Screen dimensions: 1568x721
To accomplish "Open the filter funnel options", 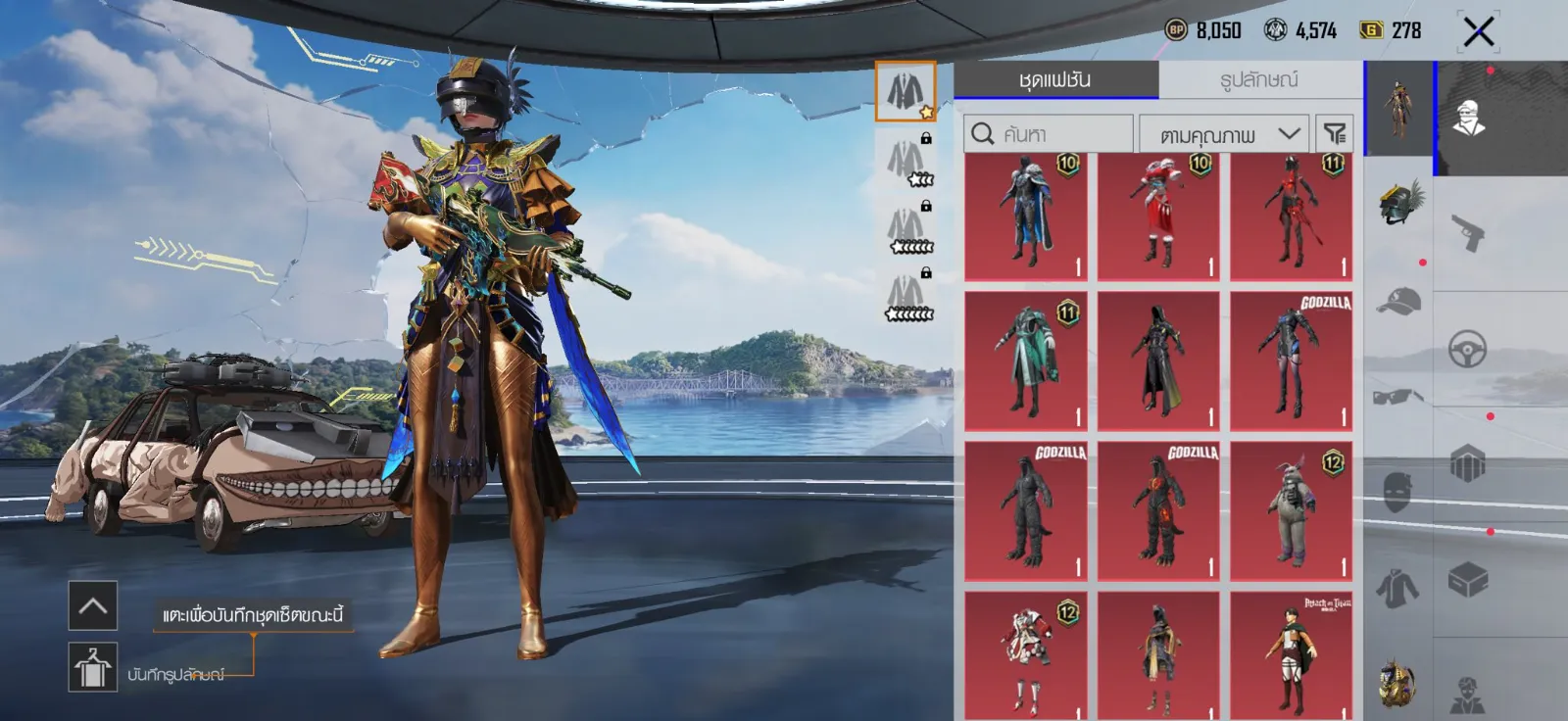I will [1334, 134].
